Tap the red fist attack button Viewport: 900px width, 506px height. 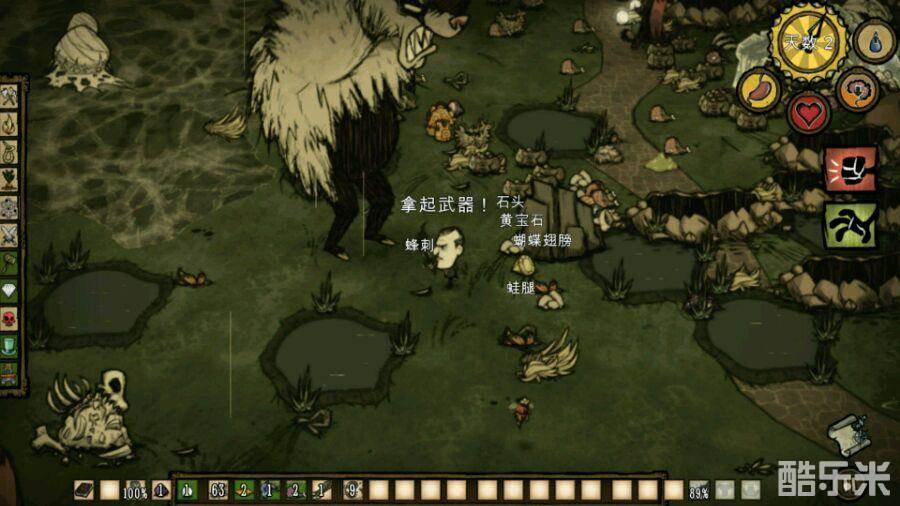(849, 168)
